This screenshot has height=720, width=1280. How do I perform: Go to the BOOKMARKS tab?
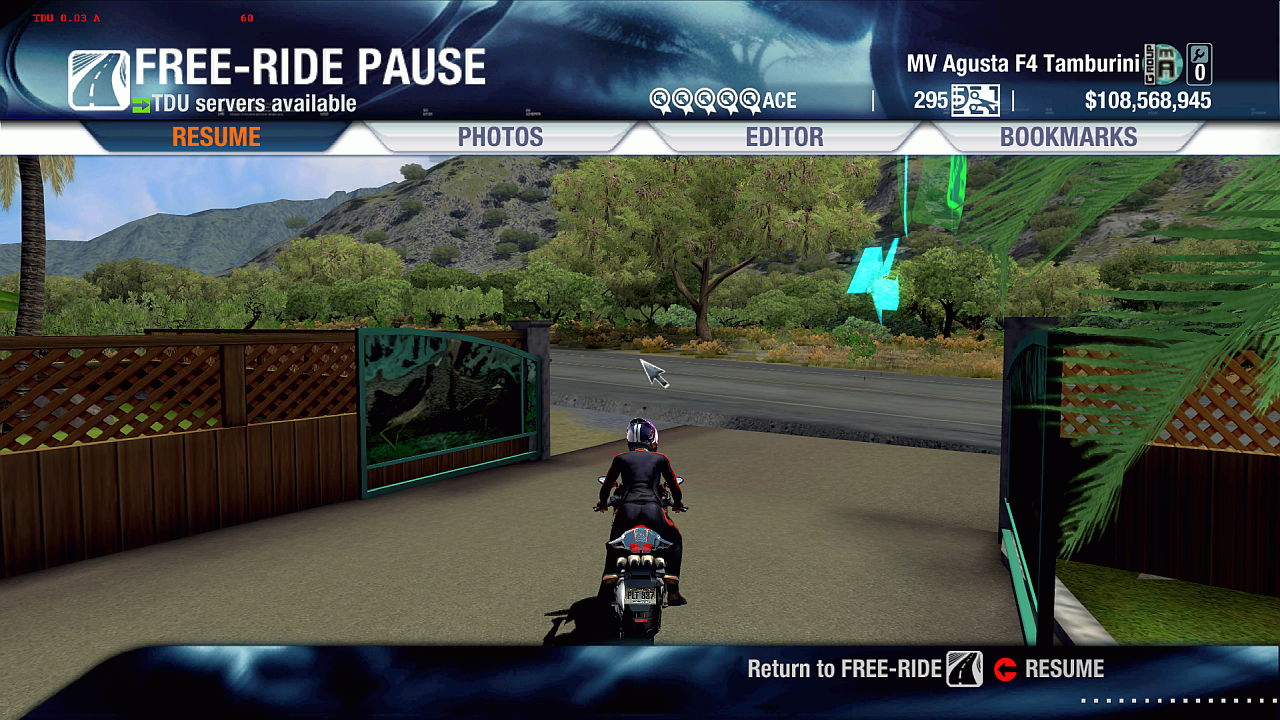1068,137
